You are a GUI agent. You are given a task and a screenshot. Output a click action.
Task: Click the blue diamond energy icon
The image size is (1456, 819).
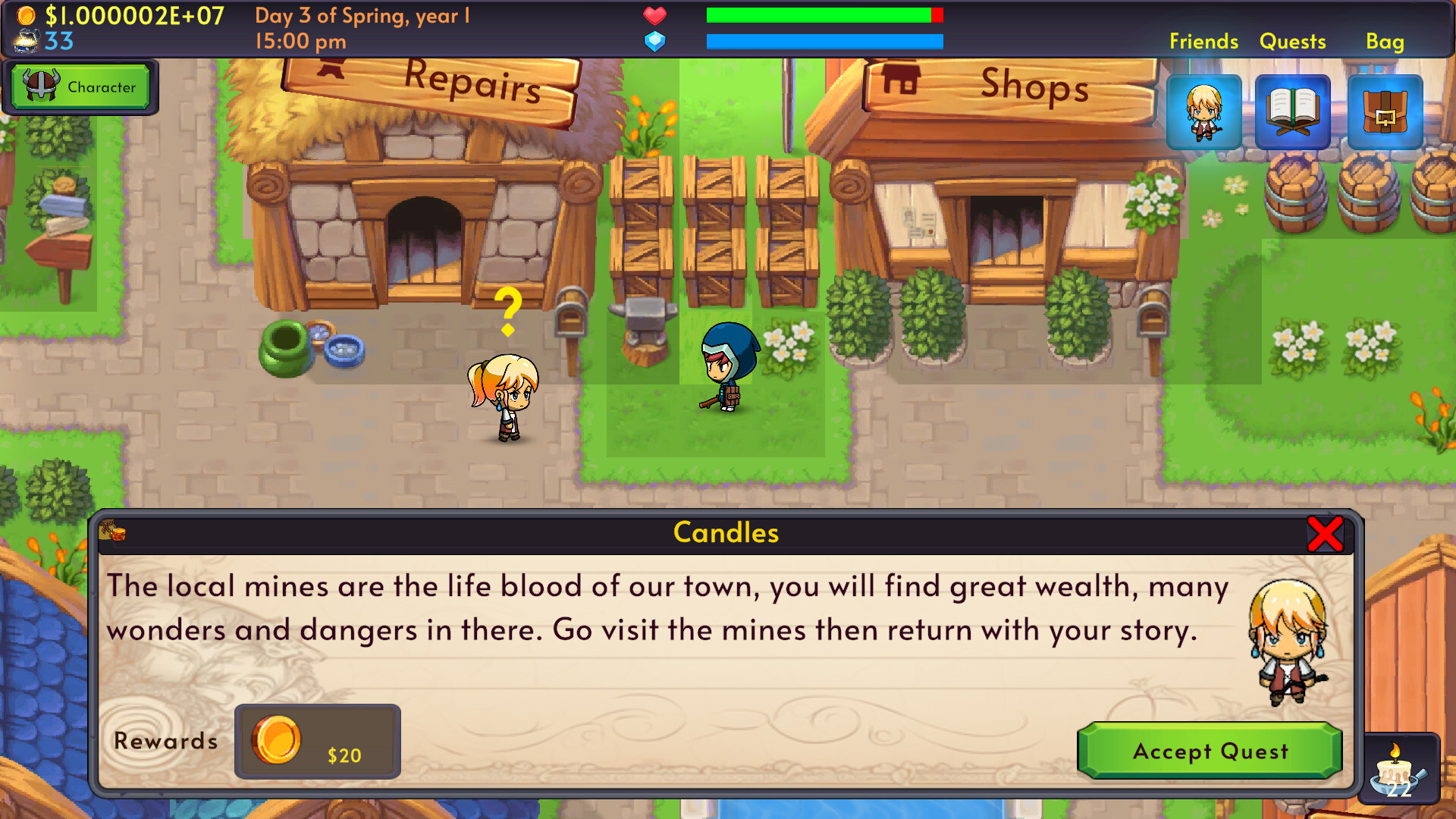click(654, 42)
